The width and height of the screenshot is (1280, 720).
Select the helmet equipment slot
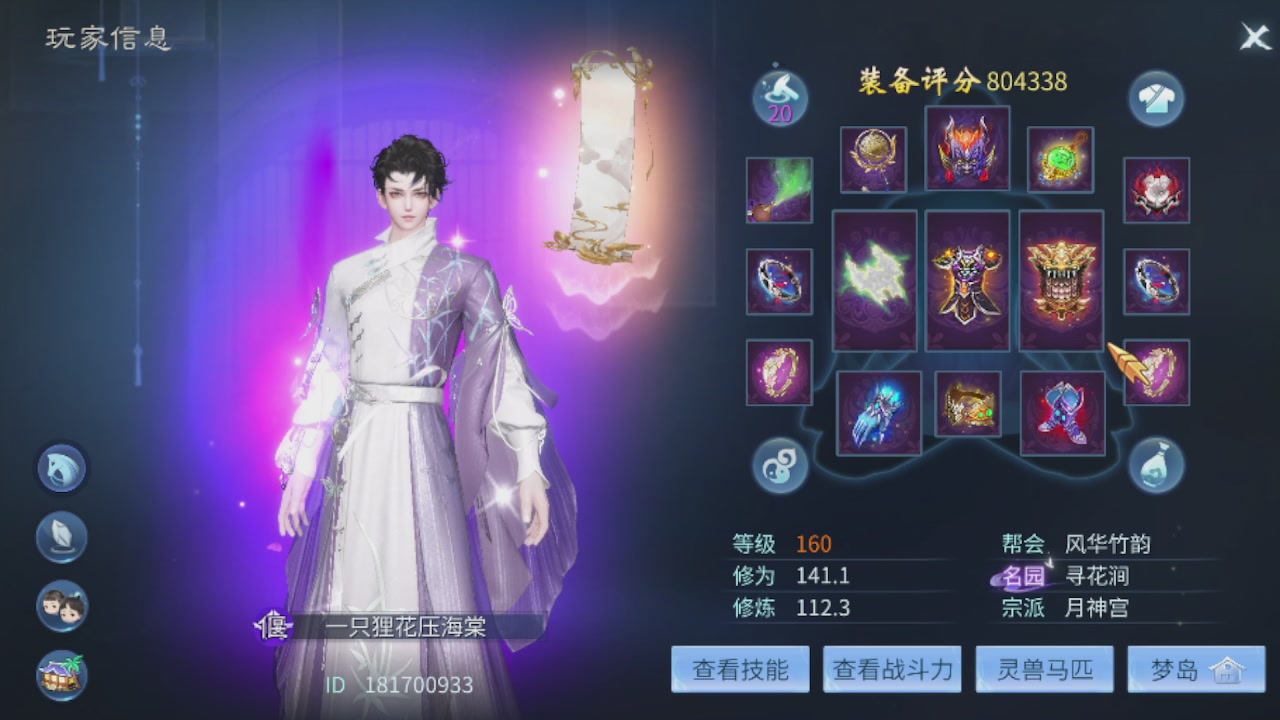point(966,148)
